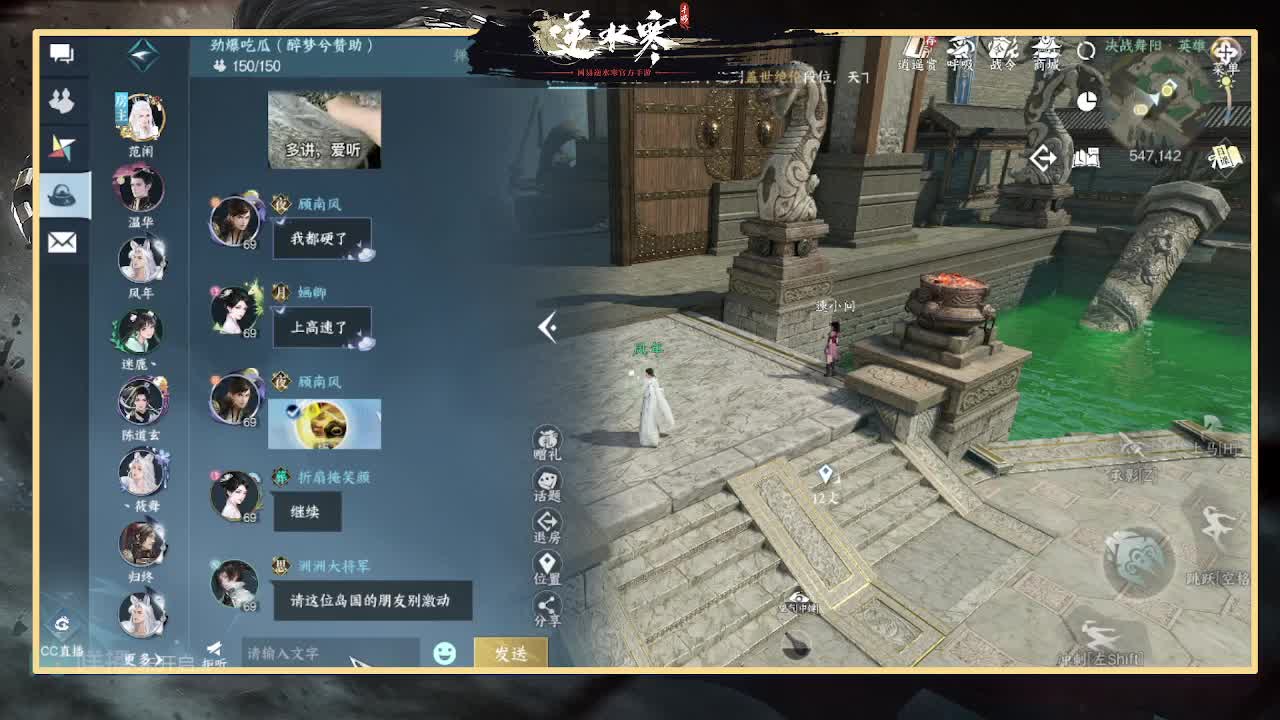
Task: Switch to the friends tab in sidebar
Action: (x=62, y=103)
